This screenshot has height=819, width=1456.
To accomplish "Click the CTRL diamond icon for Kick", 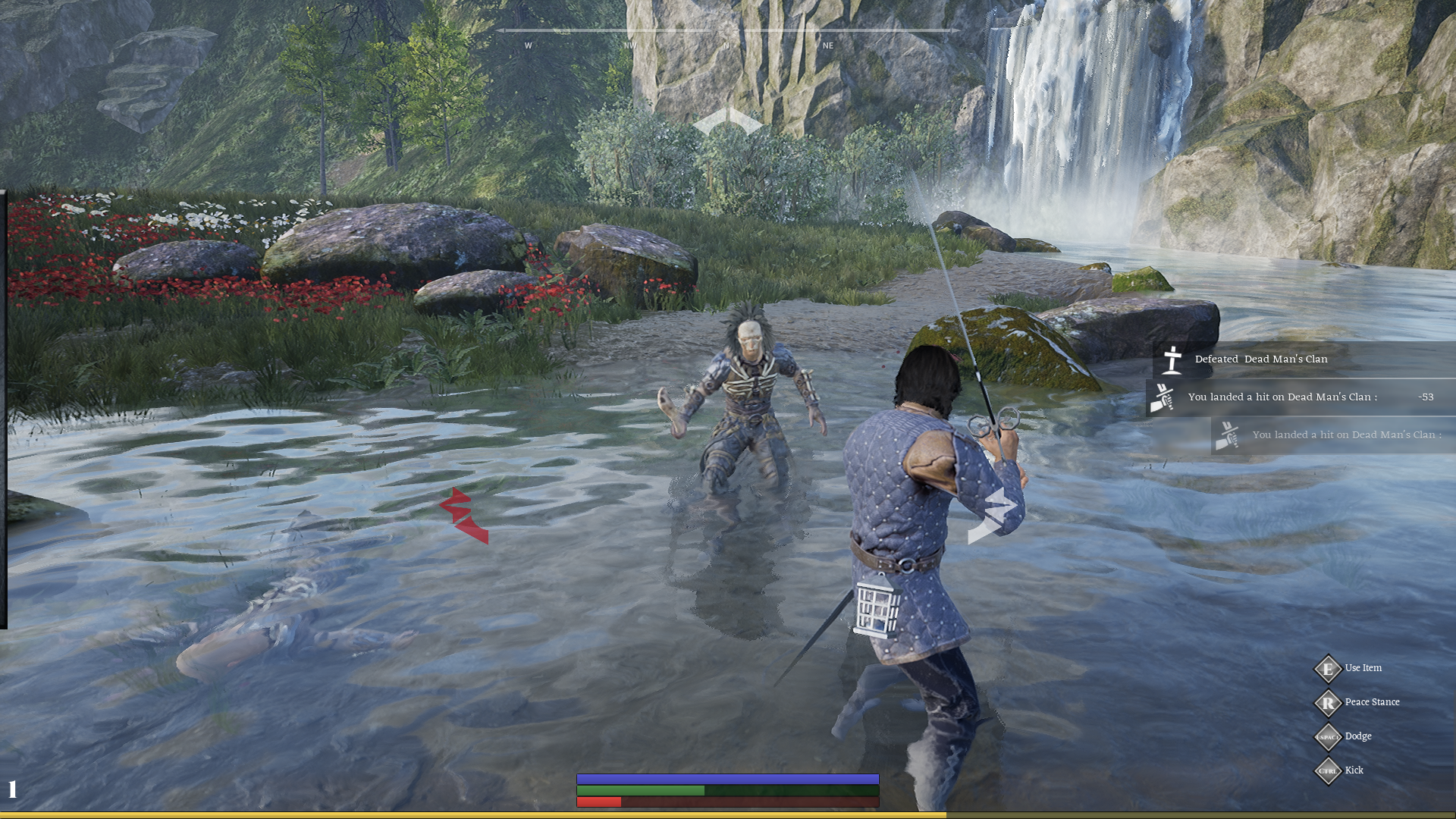I will pos(1329,770).
